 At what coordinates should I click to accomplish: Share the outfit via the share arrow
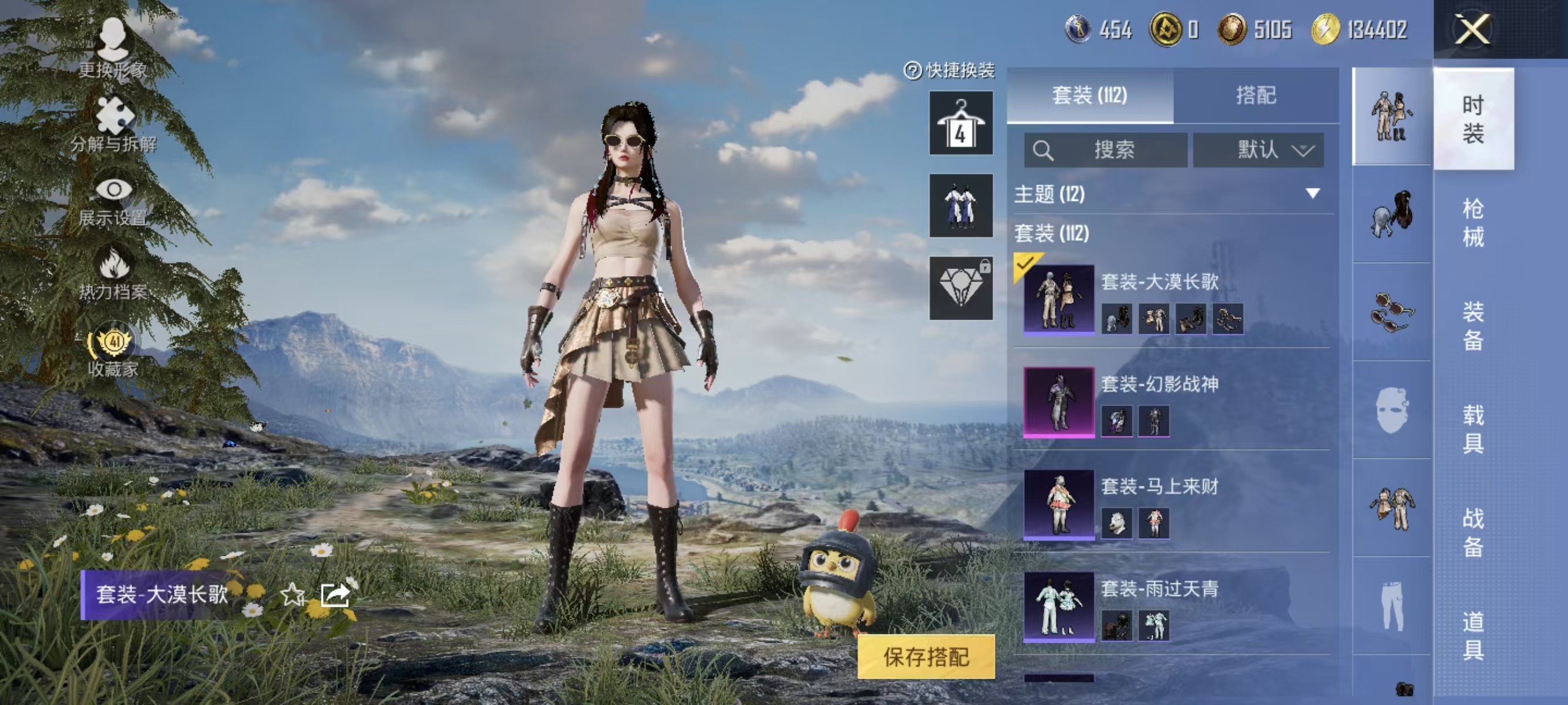(335, 594)
